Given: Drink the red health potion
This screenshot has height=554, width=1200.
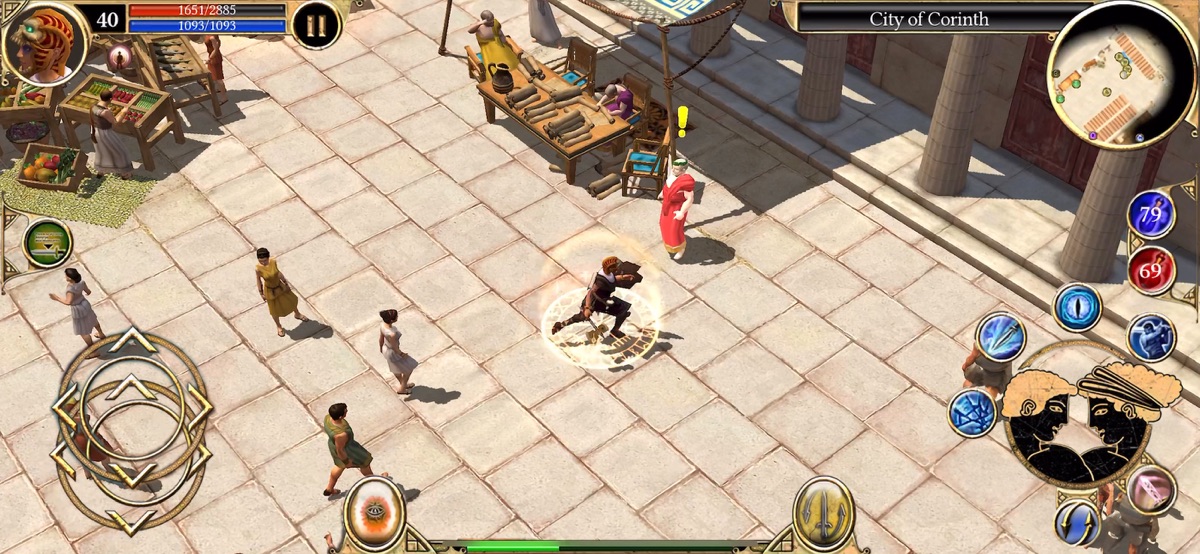Looking at the screenshot, I should [1151, 270].
